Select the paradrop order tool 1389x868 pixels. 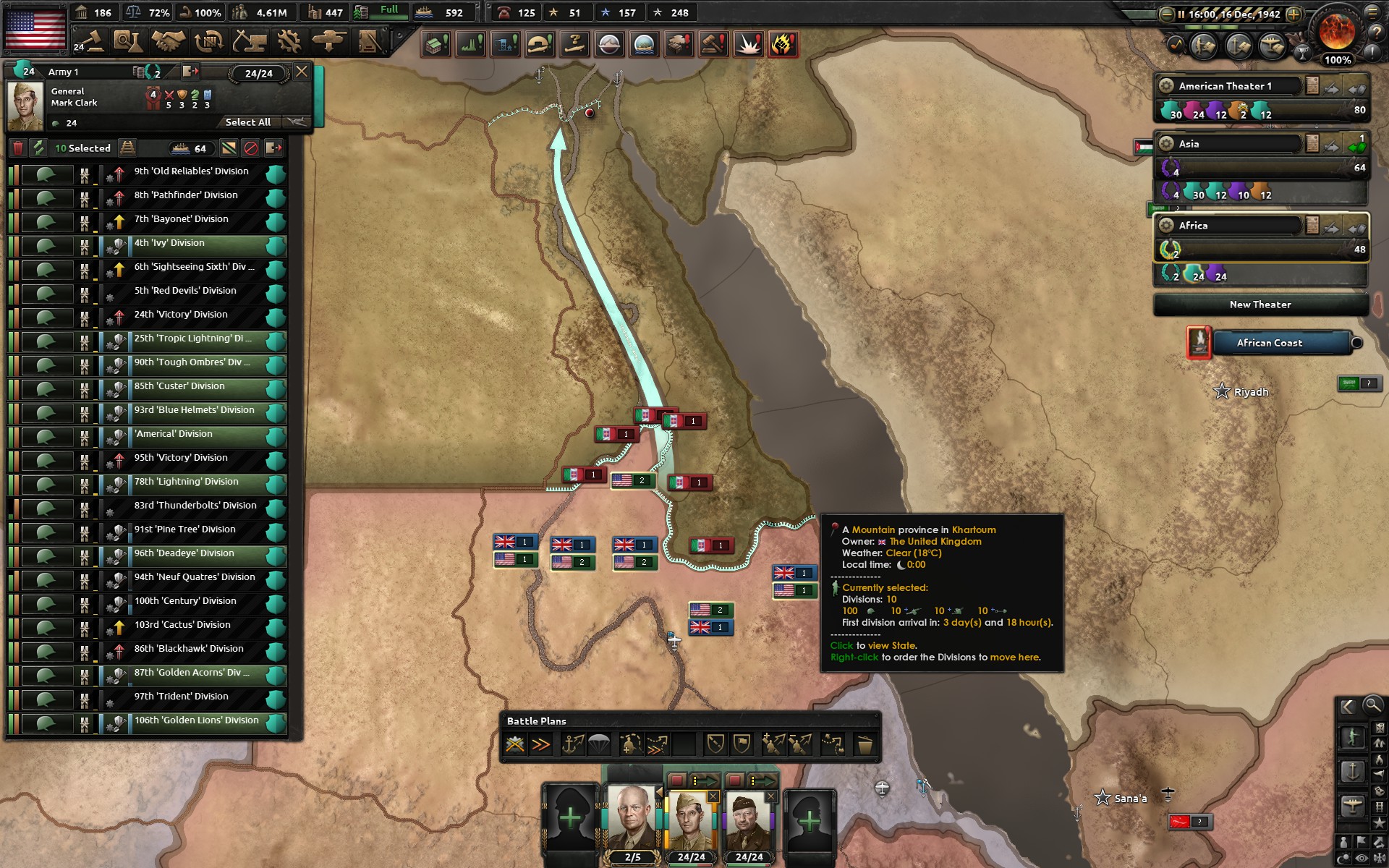click(598, 744)
